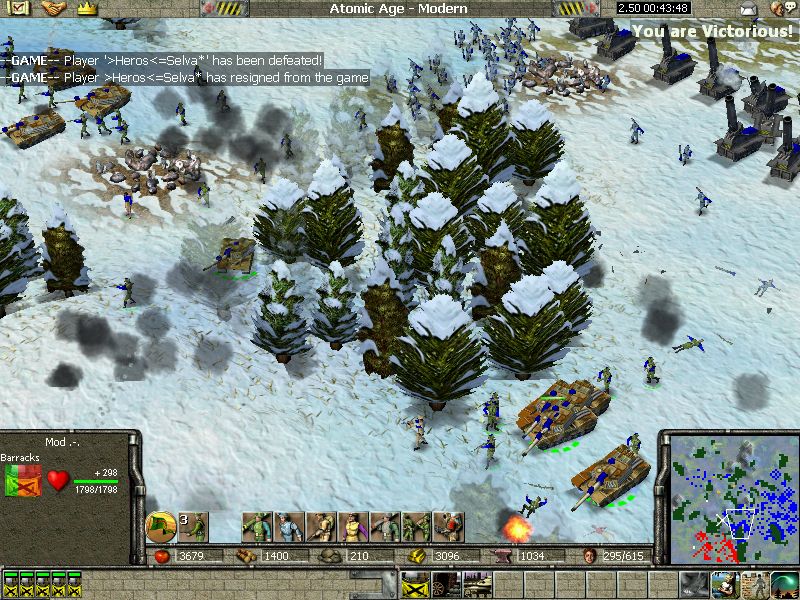Select the rally flag command button
800x600 pixels.
(161, 527)
